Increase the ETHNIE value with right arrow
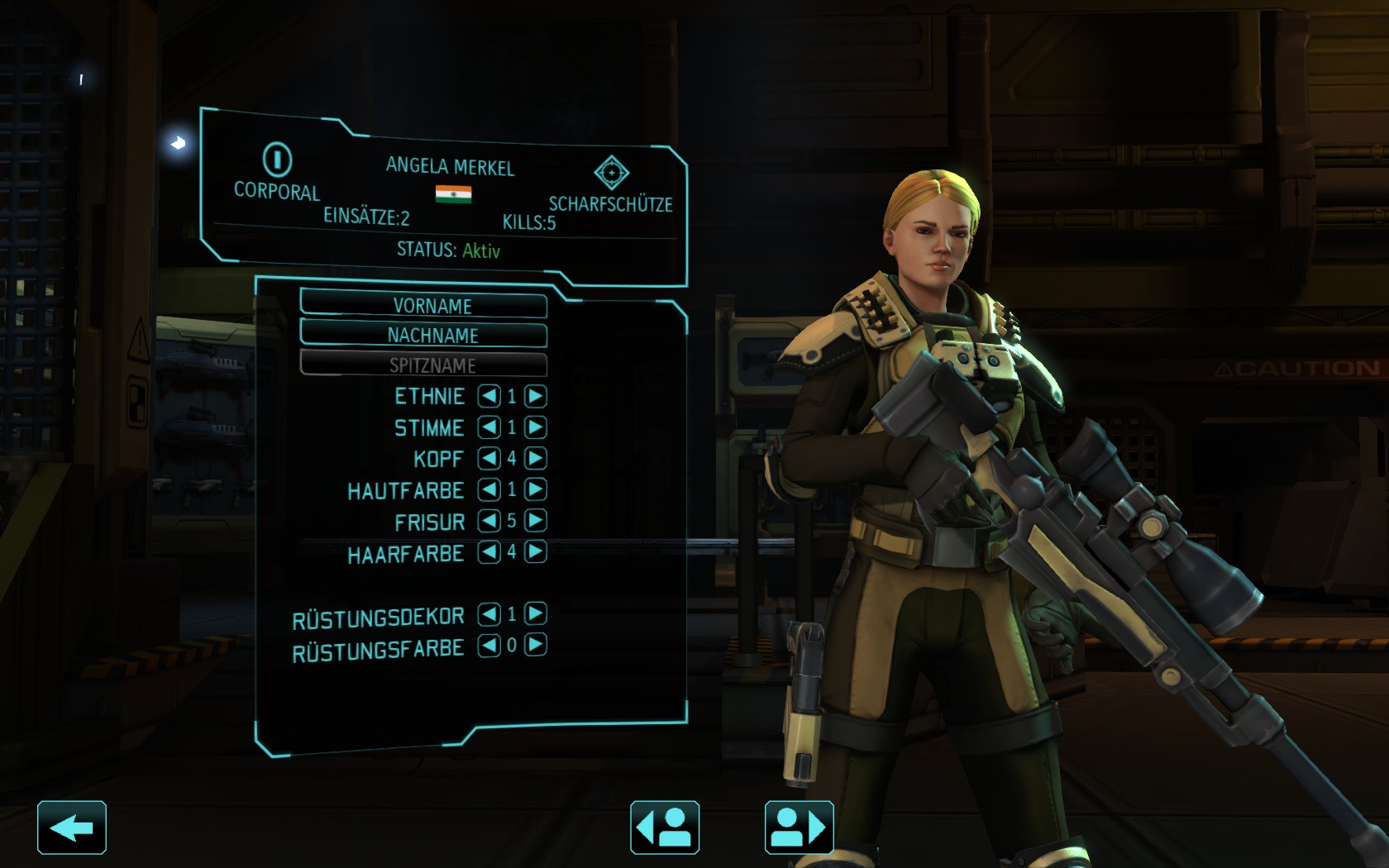 point(536,396)
